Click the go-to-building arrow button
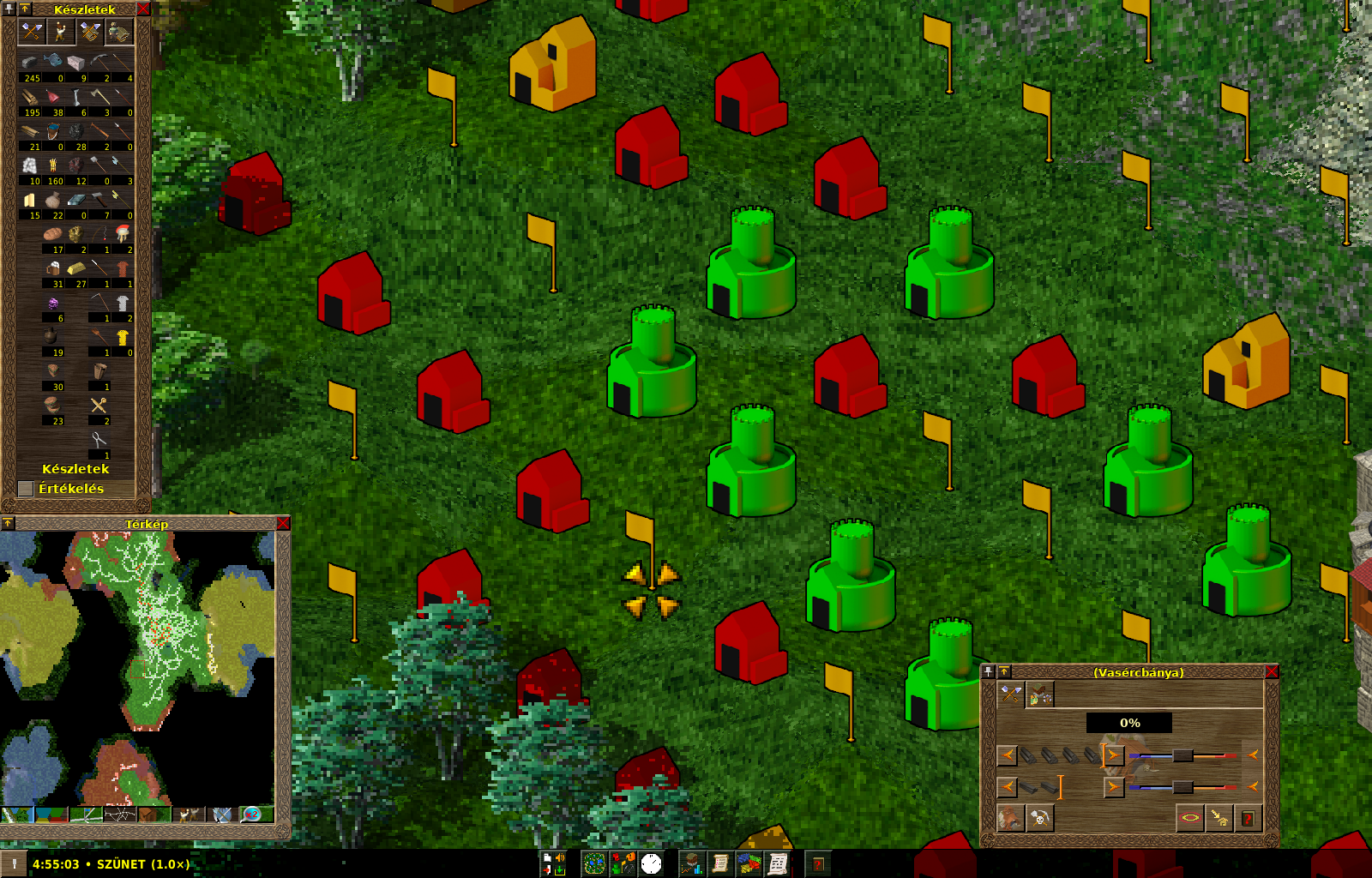Viewport: 1372px width, 878px height. (1219, 819)
